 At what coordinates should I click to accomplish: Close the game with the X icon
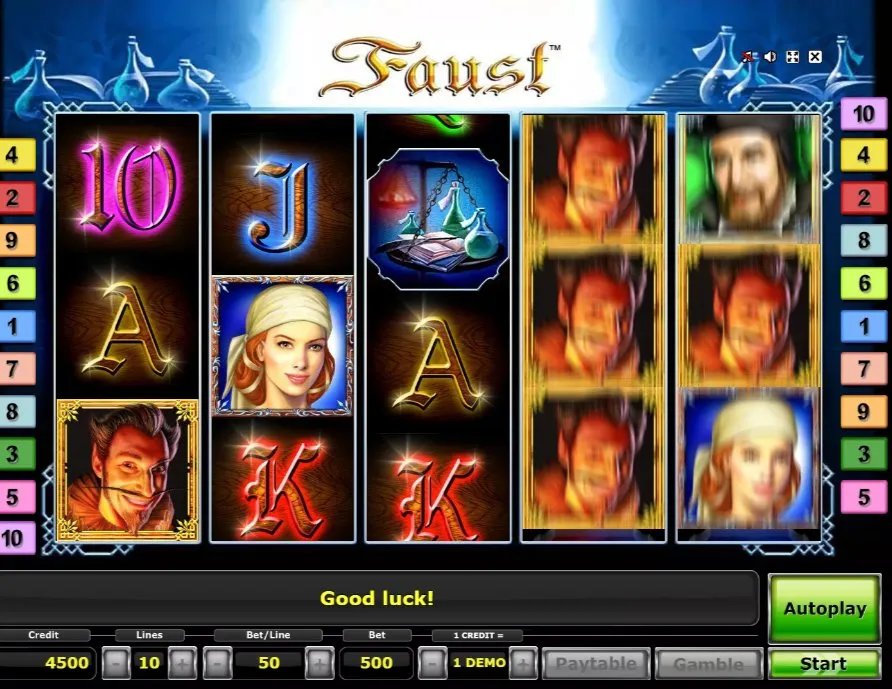point(815,57)
